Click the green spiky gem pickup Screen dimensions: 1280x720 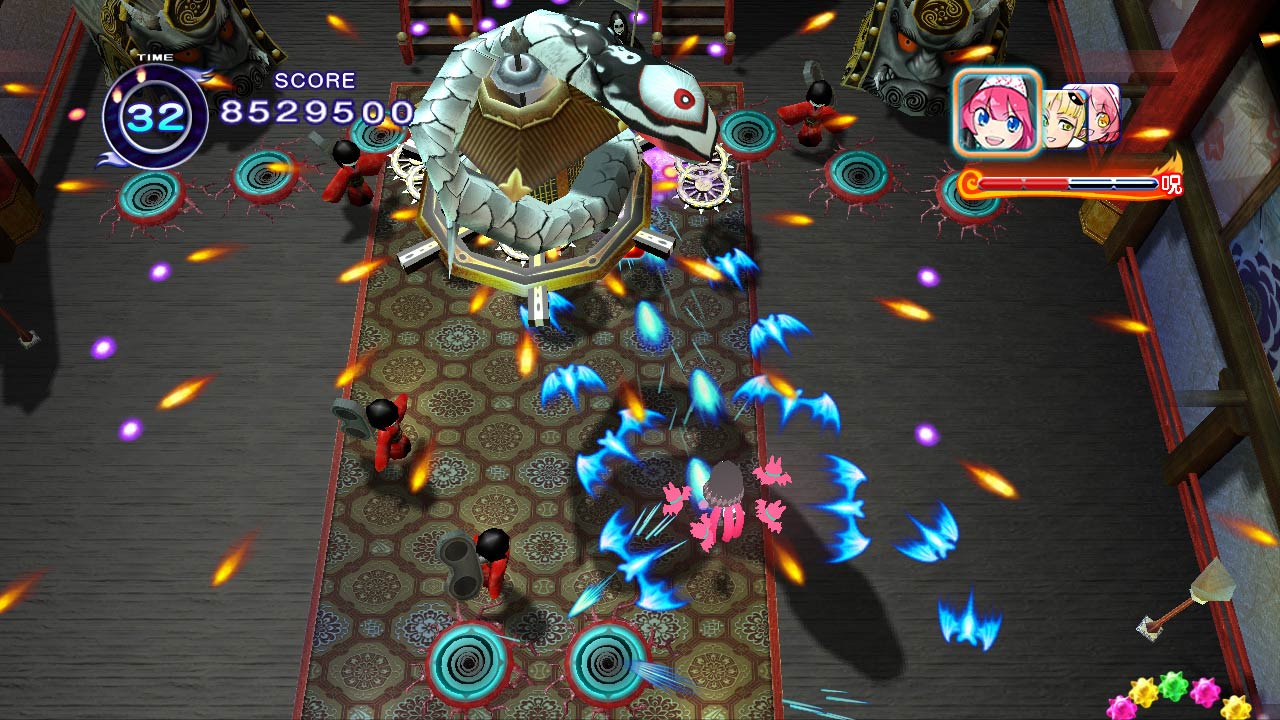pos(1171,686)
